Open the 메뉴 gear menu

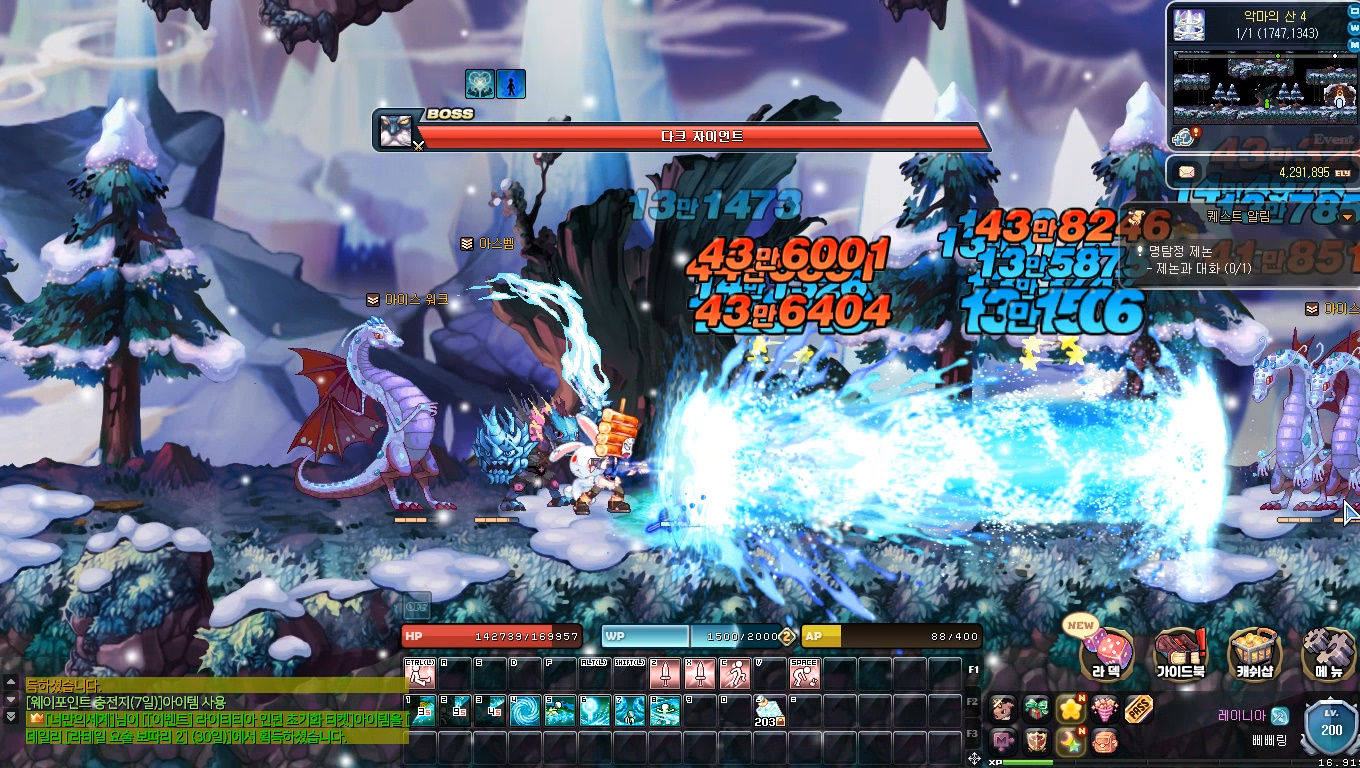[x=1330, y=654]
